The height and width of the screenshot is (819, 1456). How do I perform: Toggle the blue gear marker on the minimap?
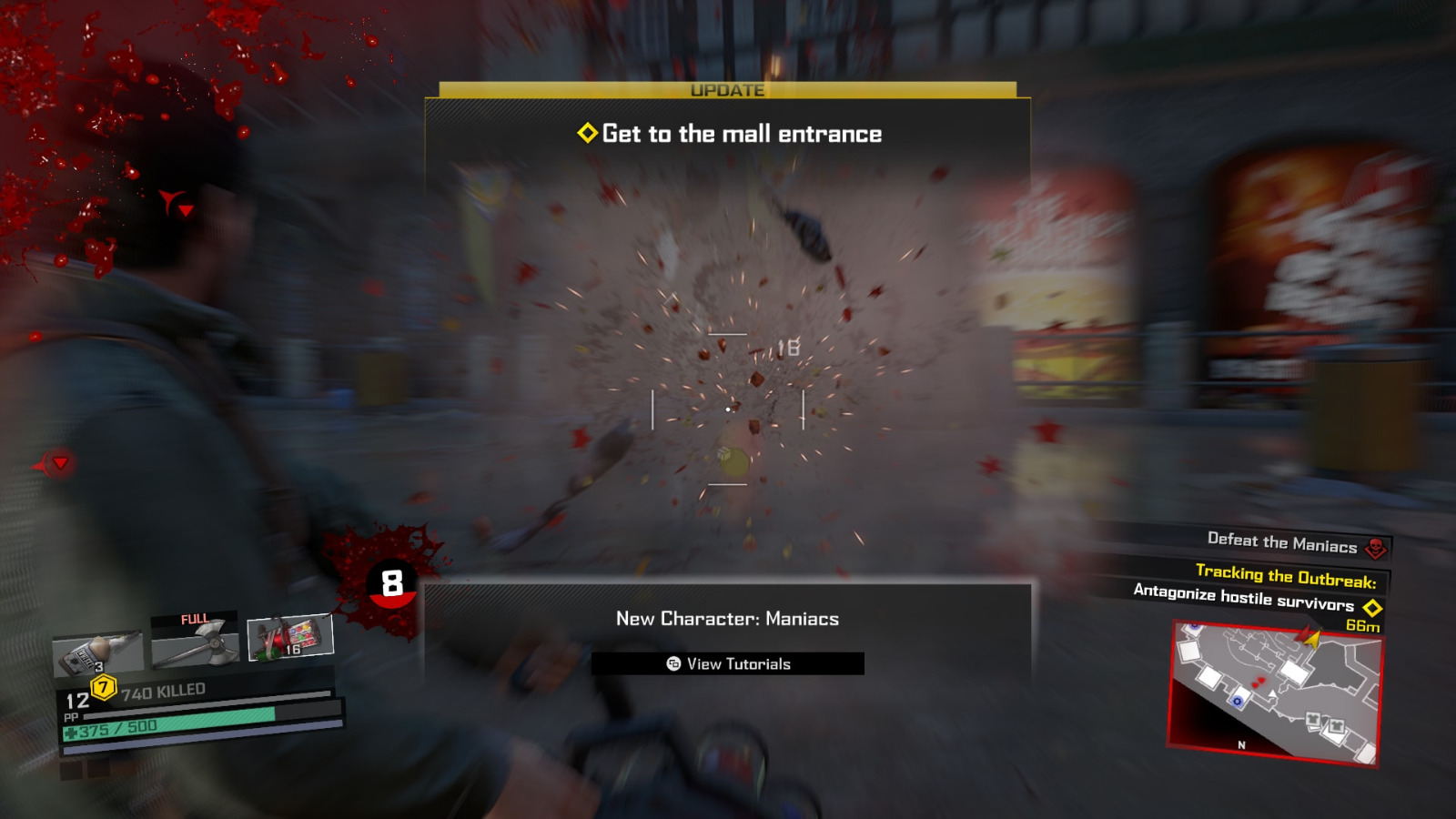click(x=1238, y=701)
